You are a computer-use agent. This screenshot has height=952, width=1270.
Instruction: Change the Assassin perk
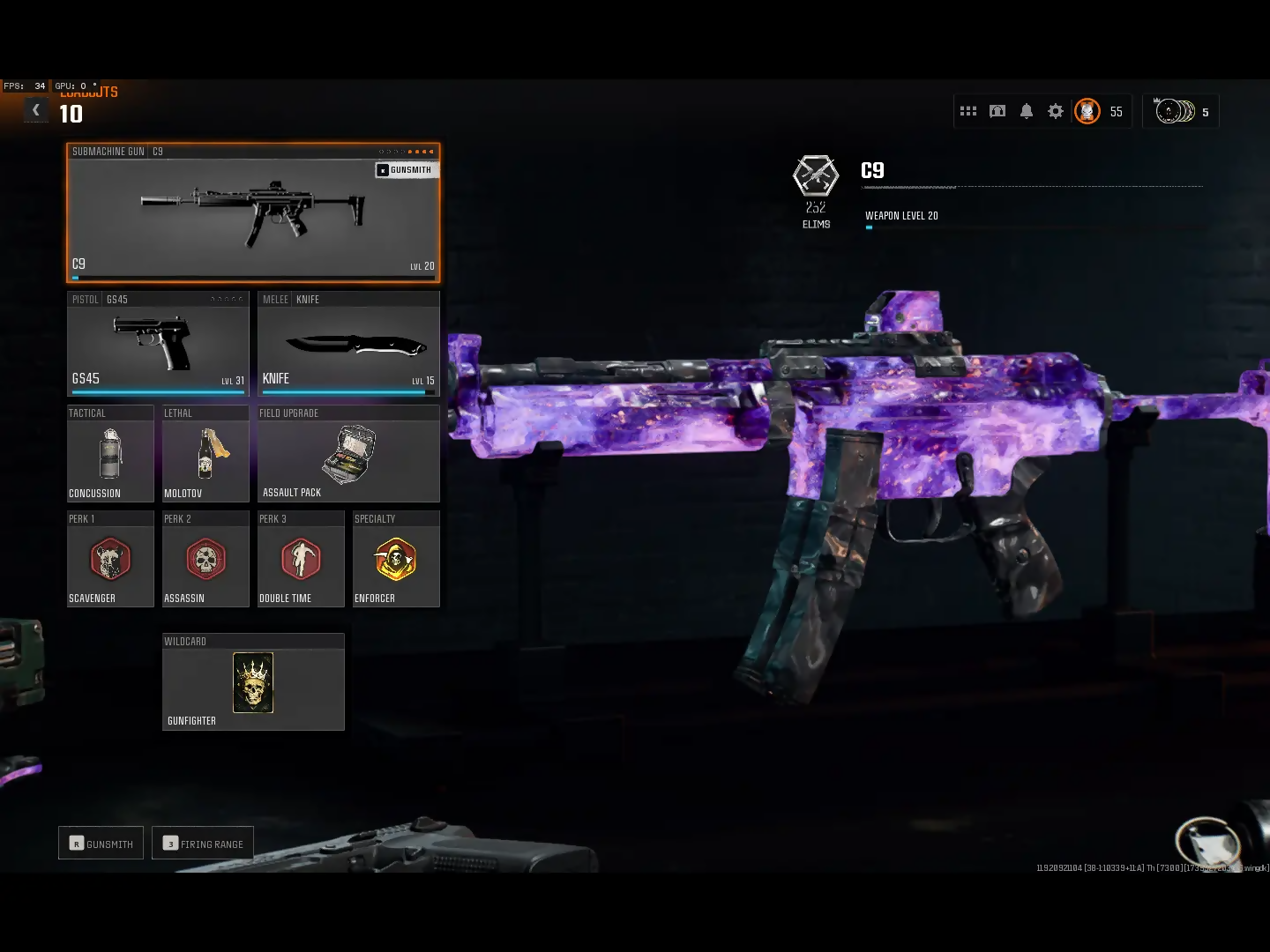pos(205,560)
